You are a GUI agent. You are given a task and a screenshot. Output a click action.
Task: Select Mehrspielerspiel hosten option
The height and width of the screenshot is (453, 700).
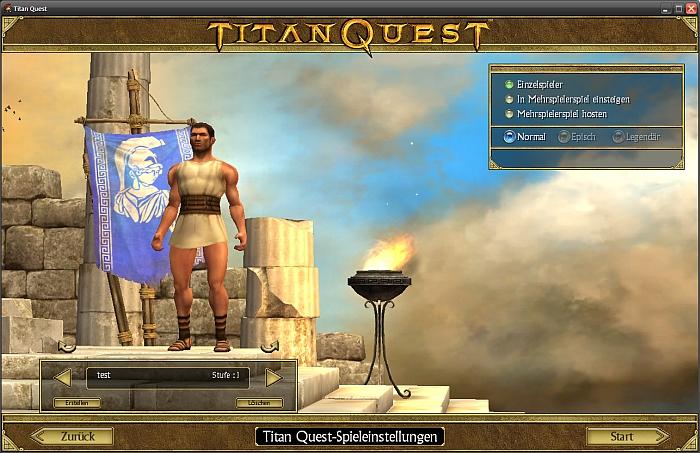pyautogui.click(x=510, y=113)
